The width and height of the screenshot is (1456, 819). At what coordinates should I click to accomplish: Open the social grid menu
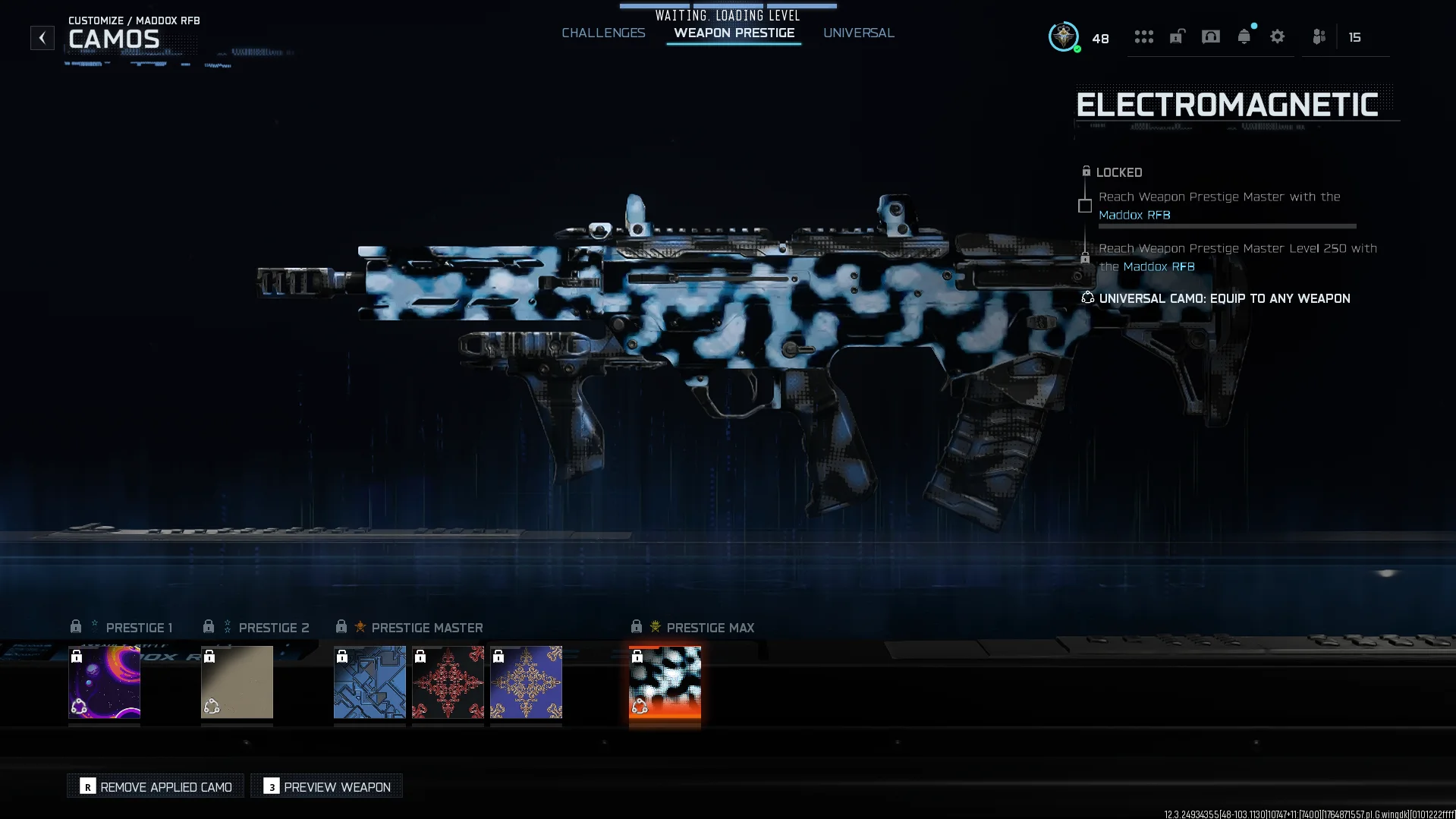pos(1143,36)
